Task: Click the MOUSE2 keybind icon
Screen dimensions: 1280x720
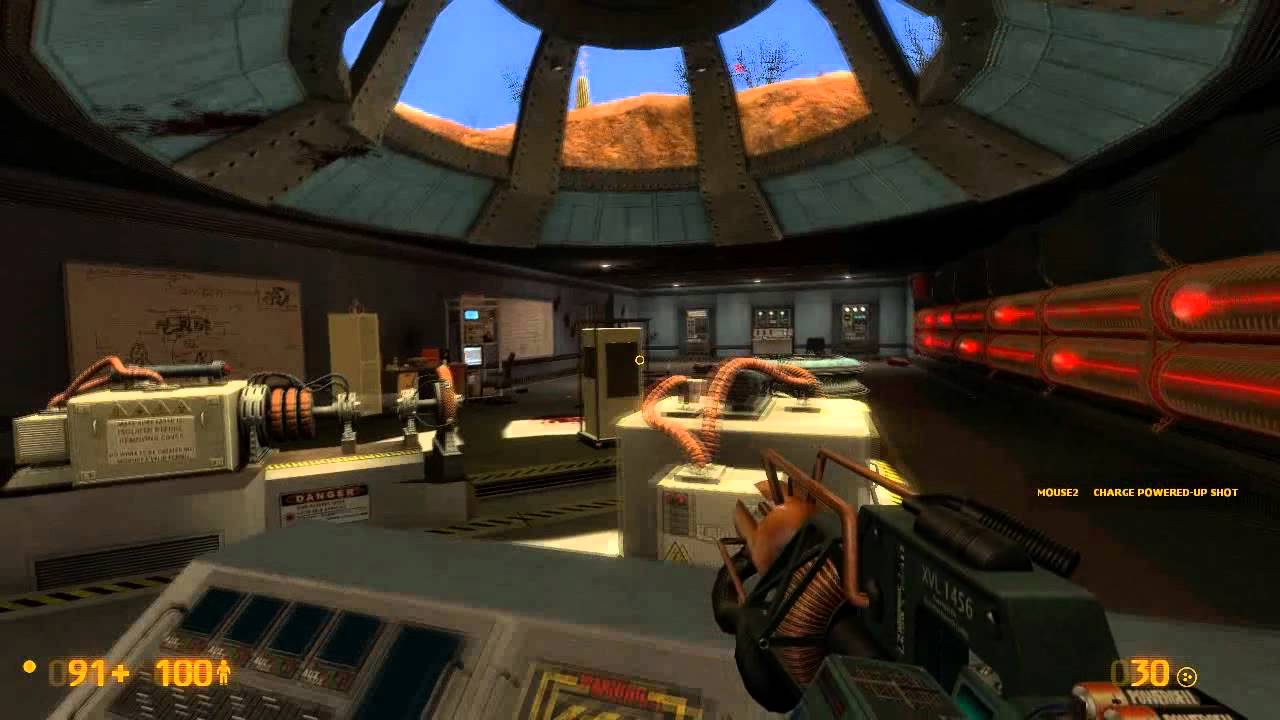Action: click(x=1057, y=492)
